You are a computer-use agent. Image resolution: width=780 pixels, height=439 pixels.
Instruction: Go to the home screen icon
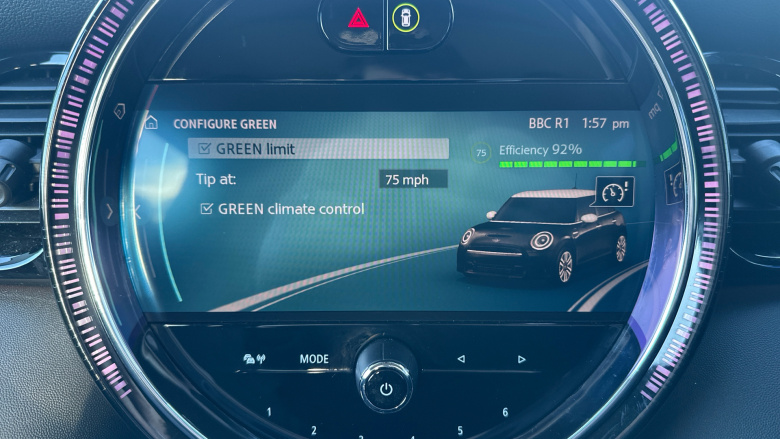tap(151, 123)
